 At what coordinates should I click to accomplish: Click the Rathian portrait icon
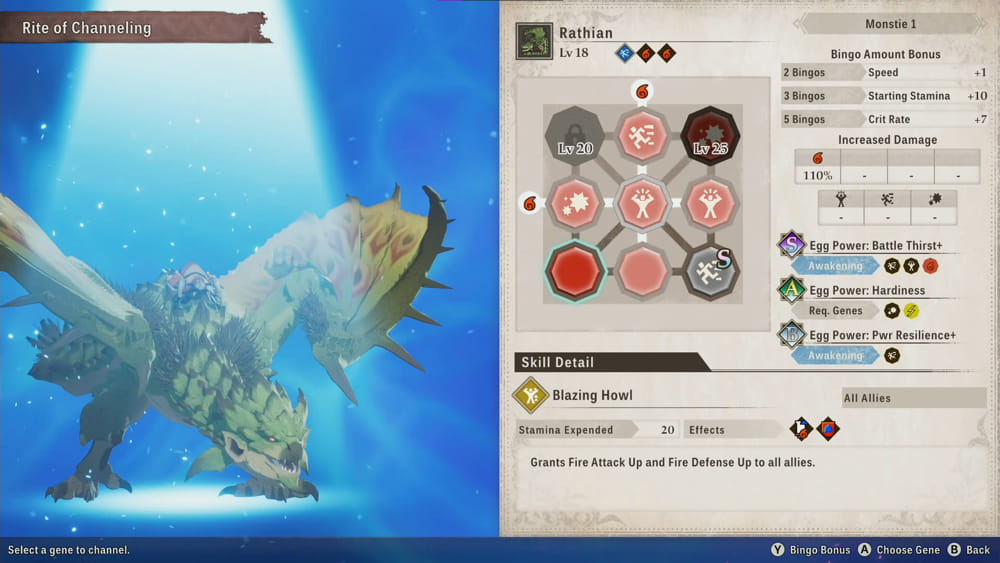coord(535,42)
